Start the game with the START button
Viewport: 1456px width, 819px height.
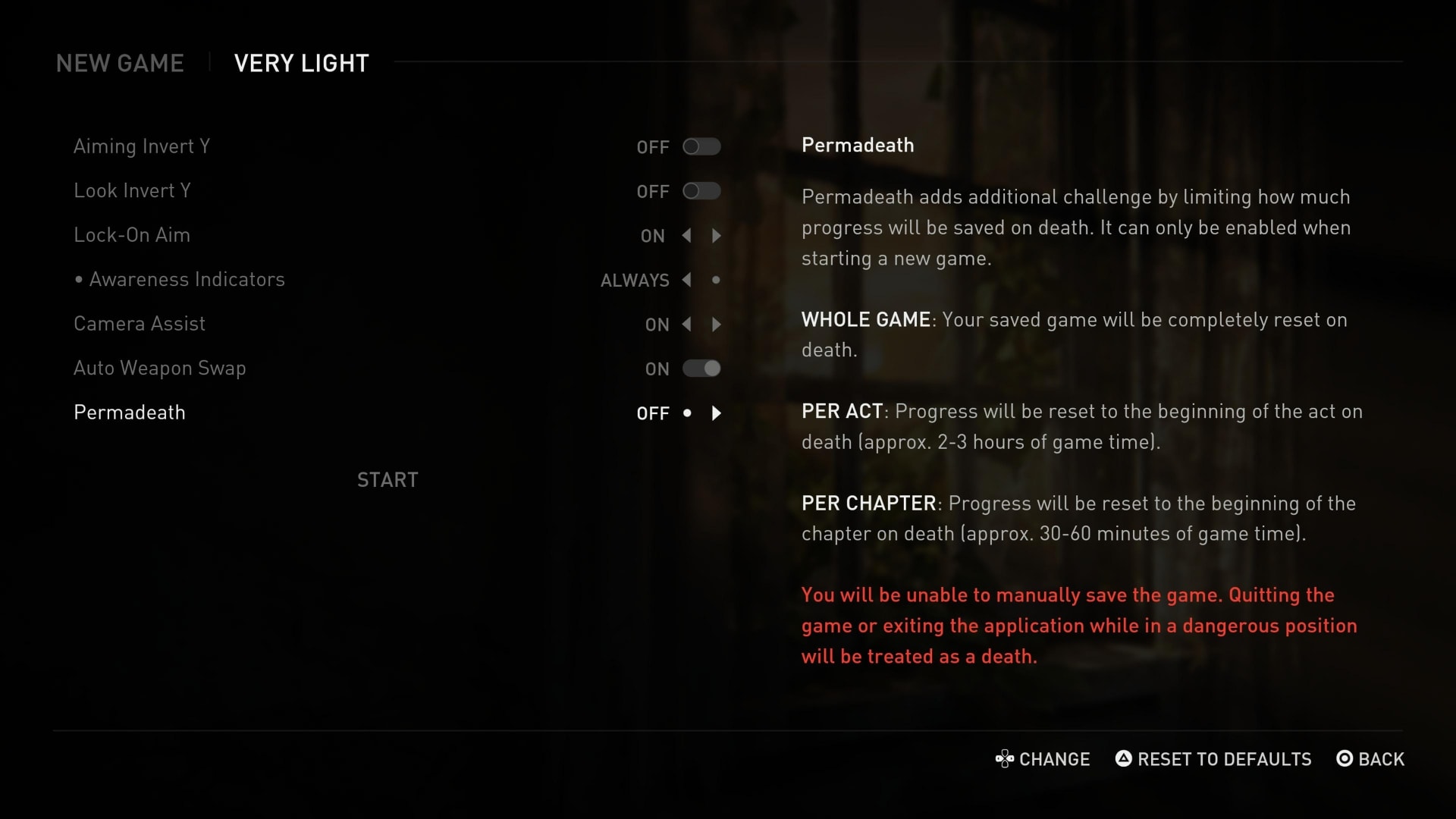click(x=388, y=480)
